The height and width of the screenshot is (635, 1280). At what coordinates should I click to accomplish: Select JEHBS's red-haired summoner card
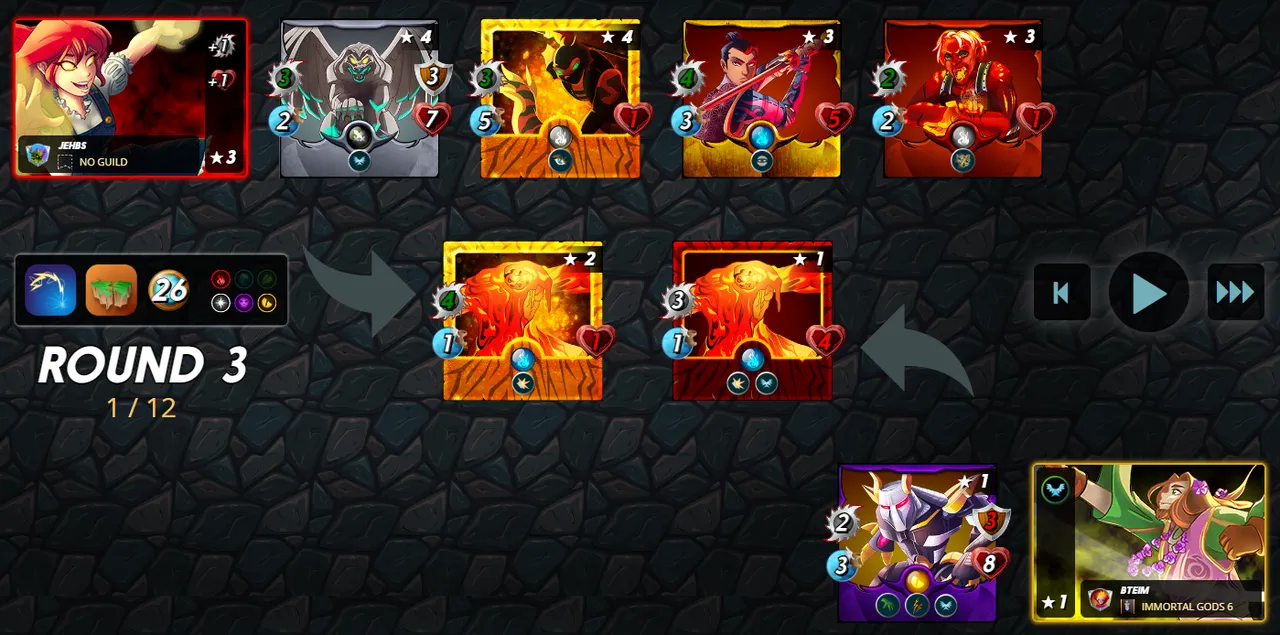coord(130,98)
